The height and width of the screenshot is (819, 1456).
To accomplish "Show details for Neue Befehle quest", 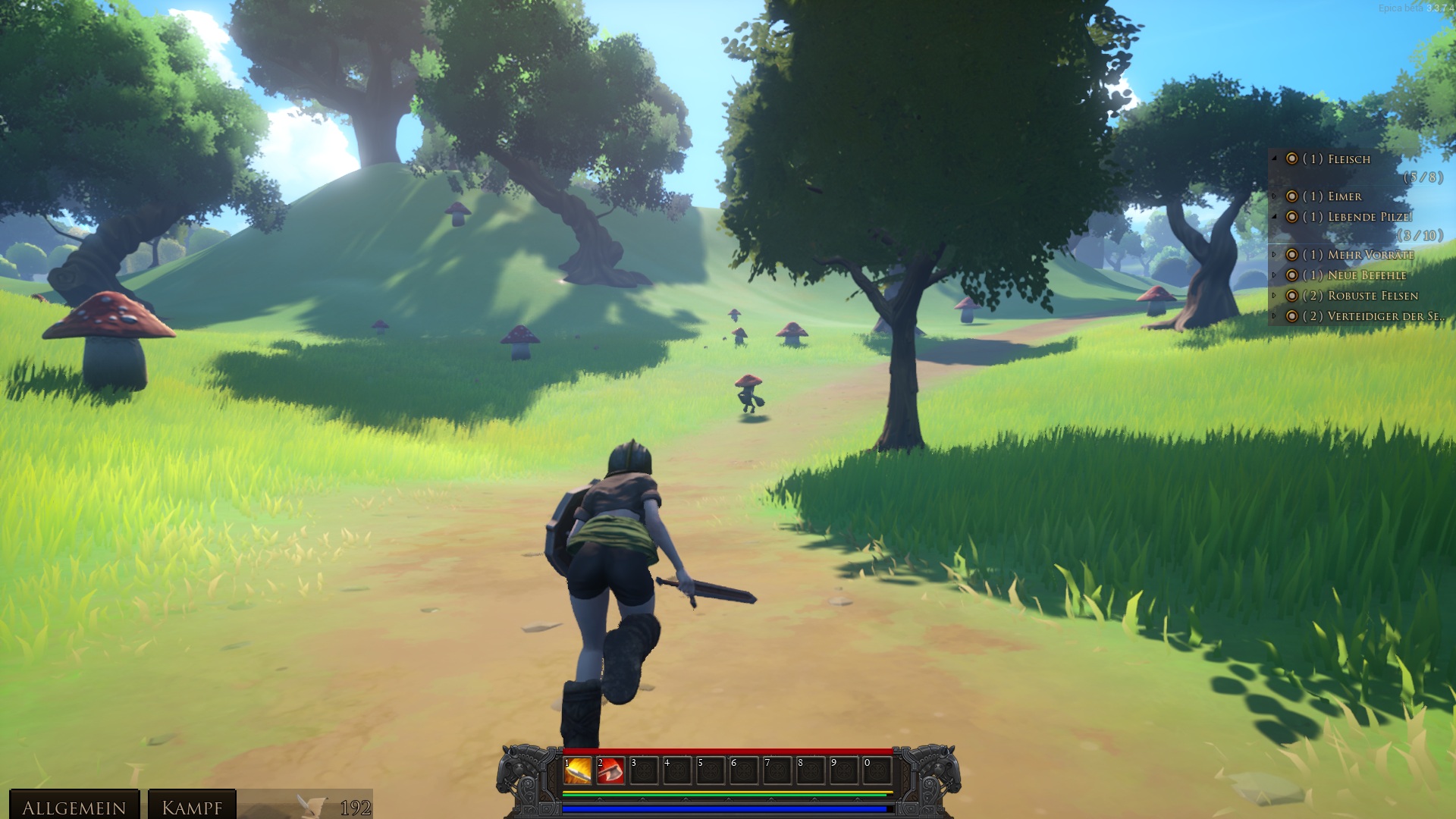I will [x=1275, y=275].
